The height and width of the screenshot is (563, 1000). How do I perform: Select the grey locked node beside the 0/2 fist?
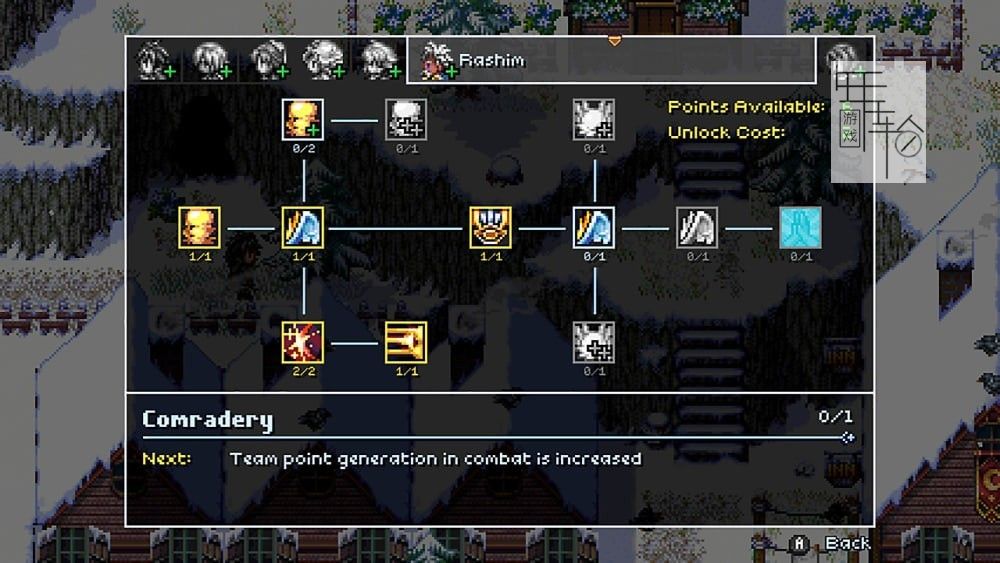tap(406, 120)
